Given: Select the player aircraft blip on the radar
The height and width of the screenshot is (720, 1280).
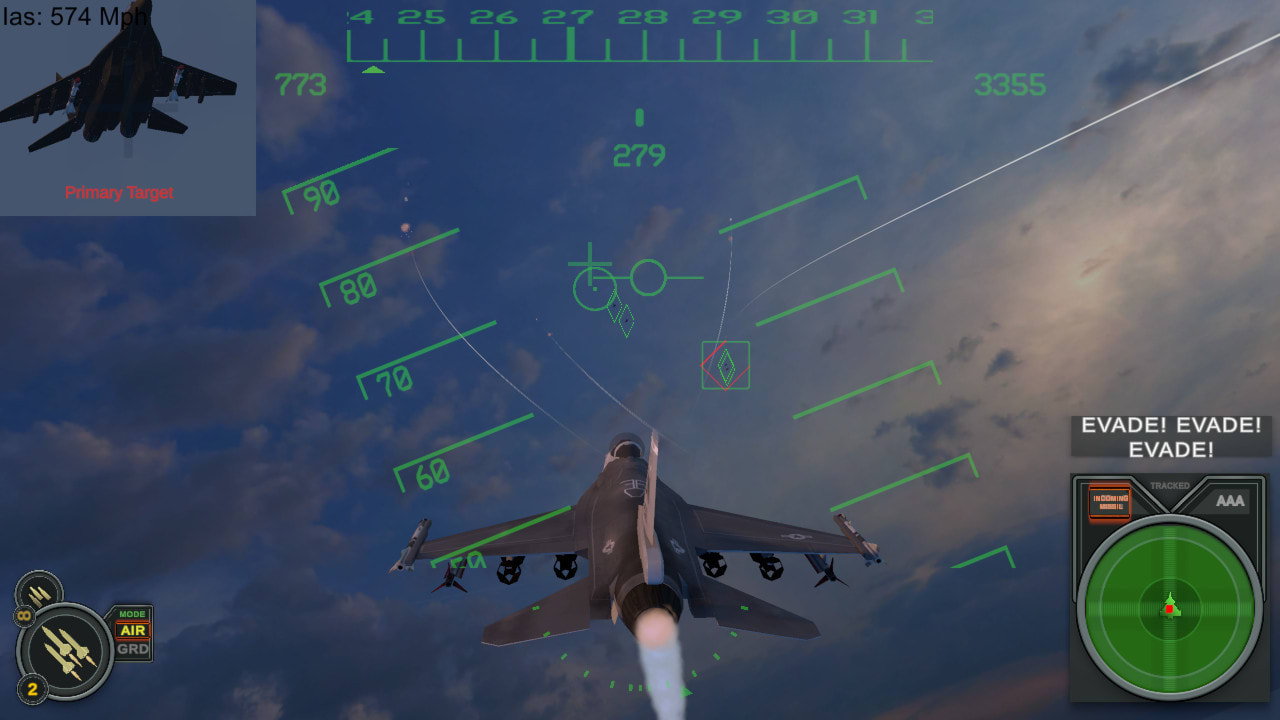Looking at the screenshot, I should click(1170, 605).
